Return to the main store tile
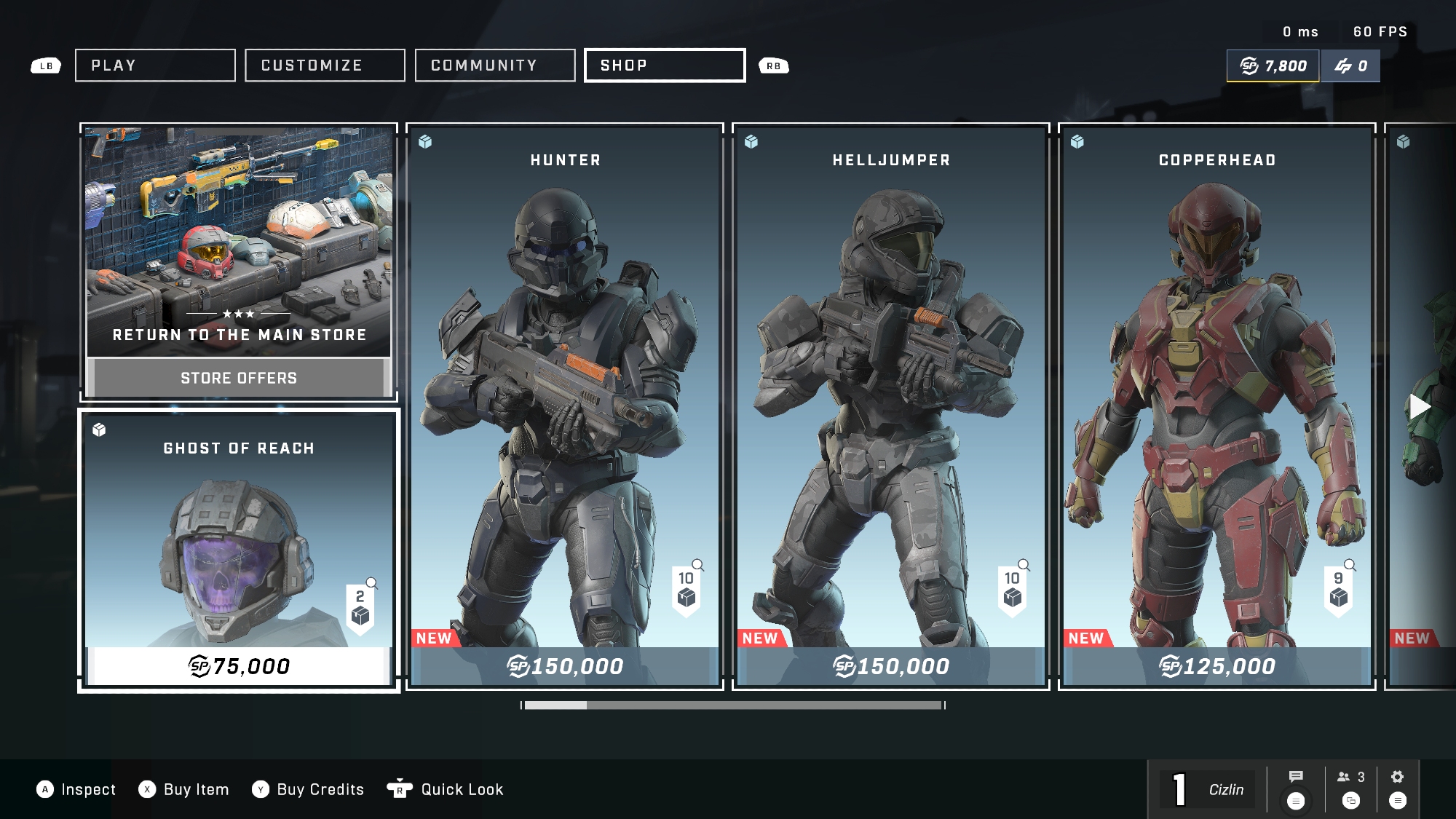This screenshot has width=1456, height=819. click(x=239, y=262)
